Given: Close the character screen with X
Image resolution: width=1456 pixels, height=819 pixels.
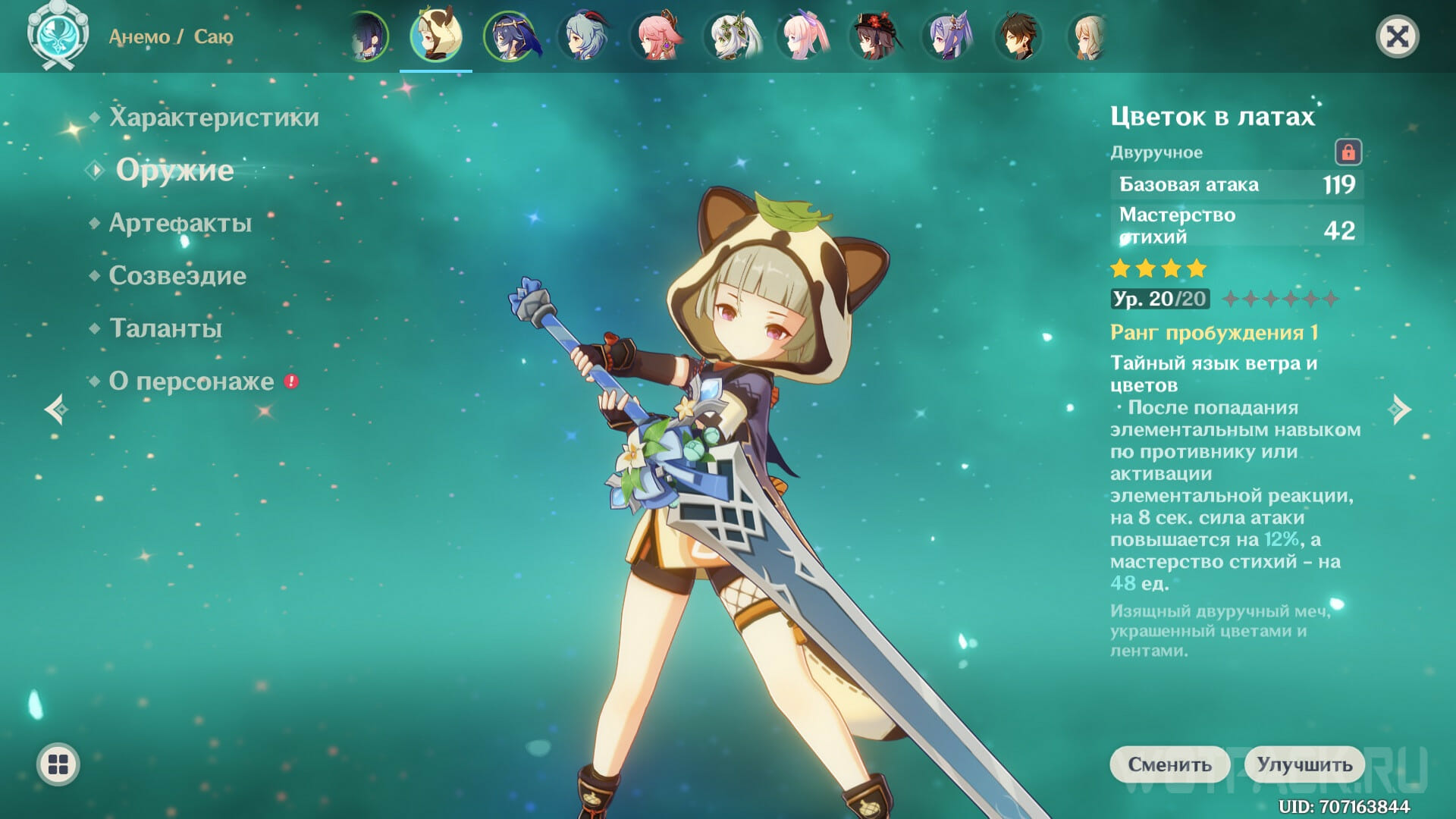Looking at the screenshot, I should pyautogui.click(x=1397, y=36).
